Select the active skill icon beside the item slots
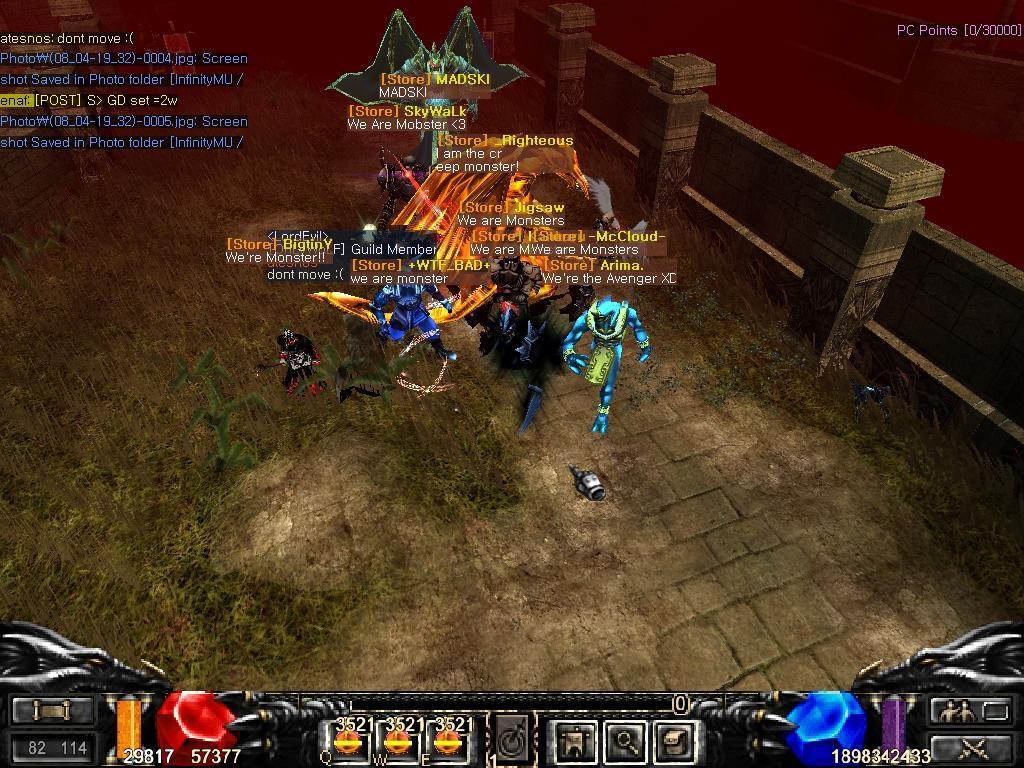Image resolution: width=1024 pixels, height=768 pixels. pyautogui.click(x=513, y=741)
